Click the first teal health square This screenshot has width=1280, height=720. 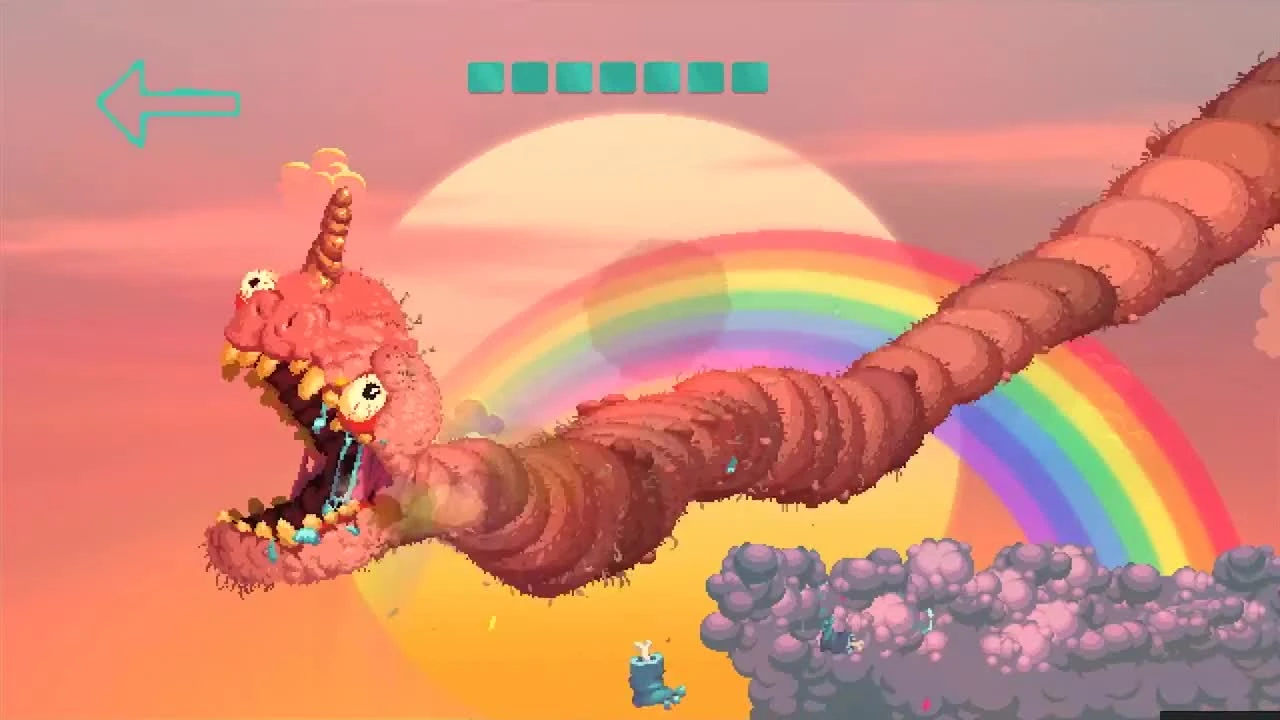486,77
